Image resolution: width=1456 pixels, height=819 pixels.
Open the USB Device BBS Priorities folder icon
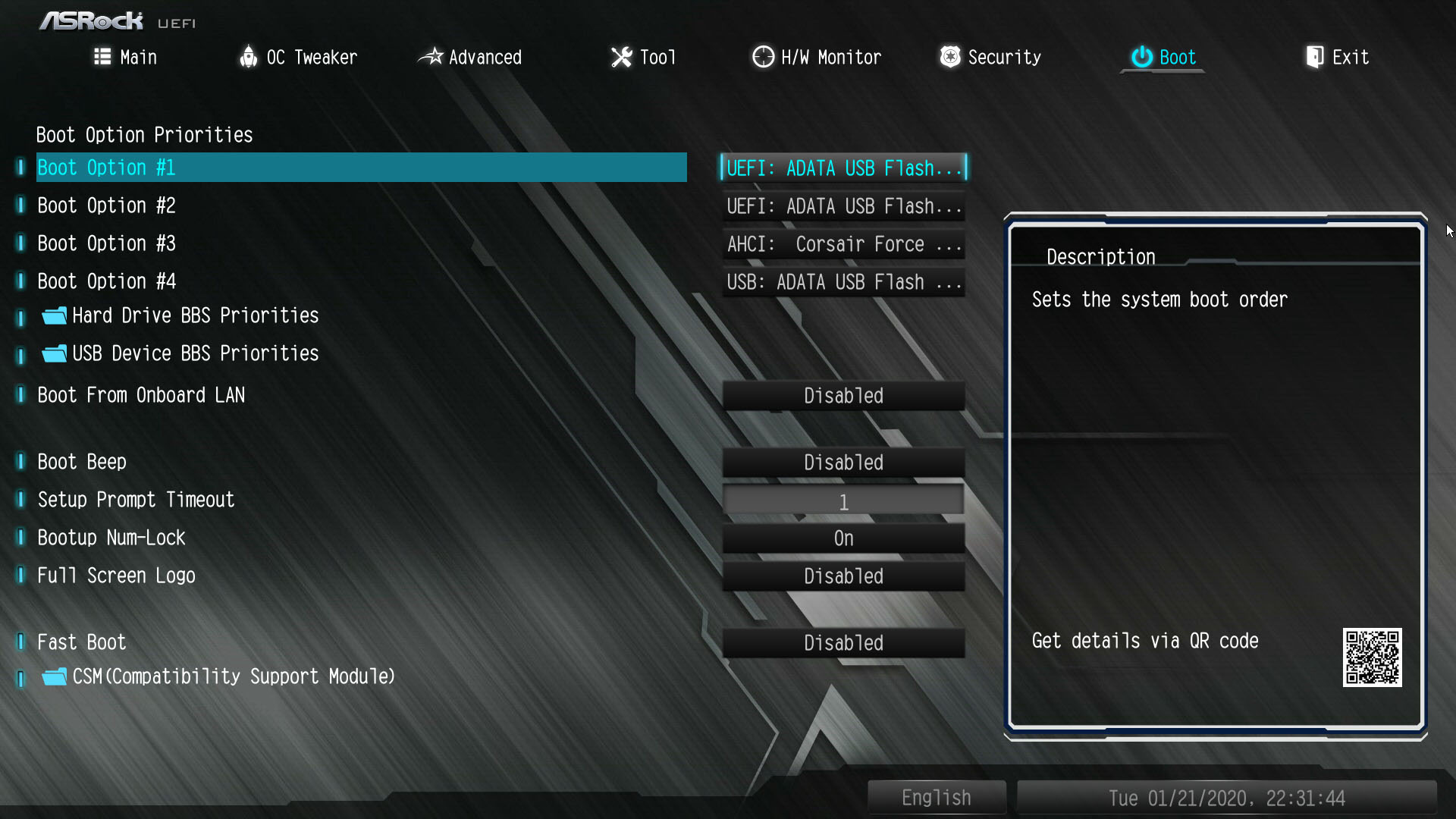click(x=53, y=353)
